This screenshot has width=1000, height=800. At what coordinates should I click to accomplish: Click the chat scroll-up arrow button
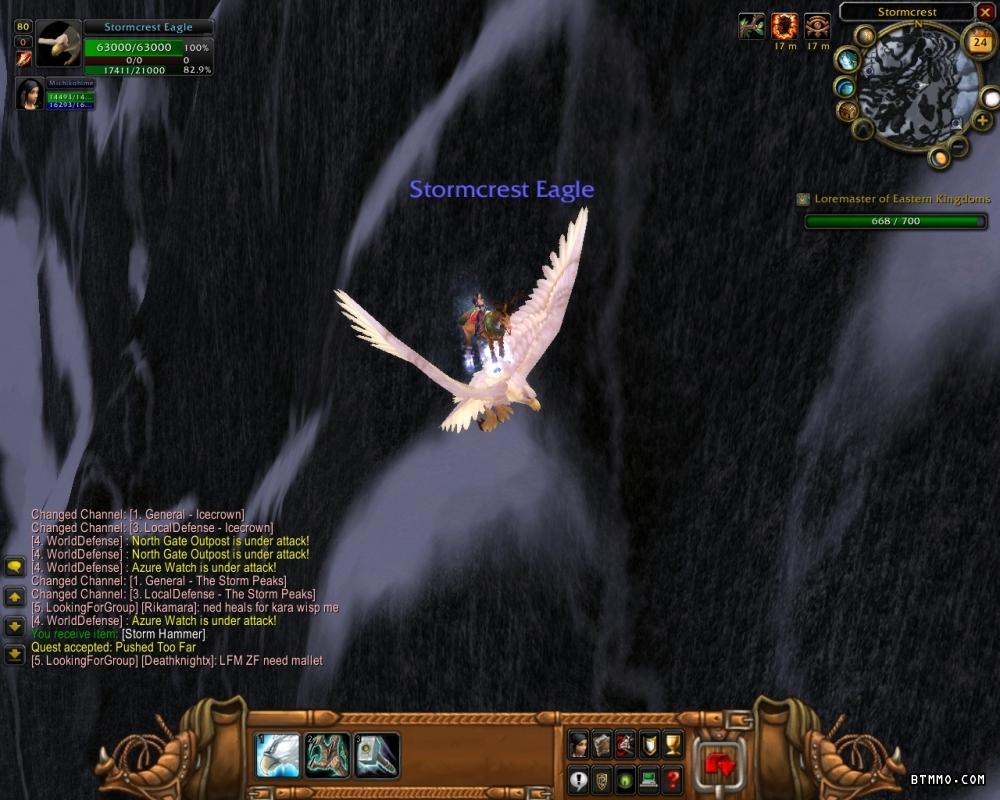pyautogui.click(x=15, y=597)
